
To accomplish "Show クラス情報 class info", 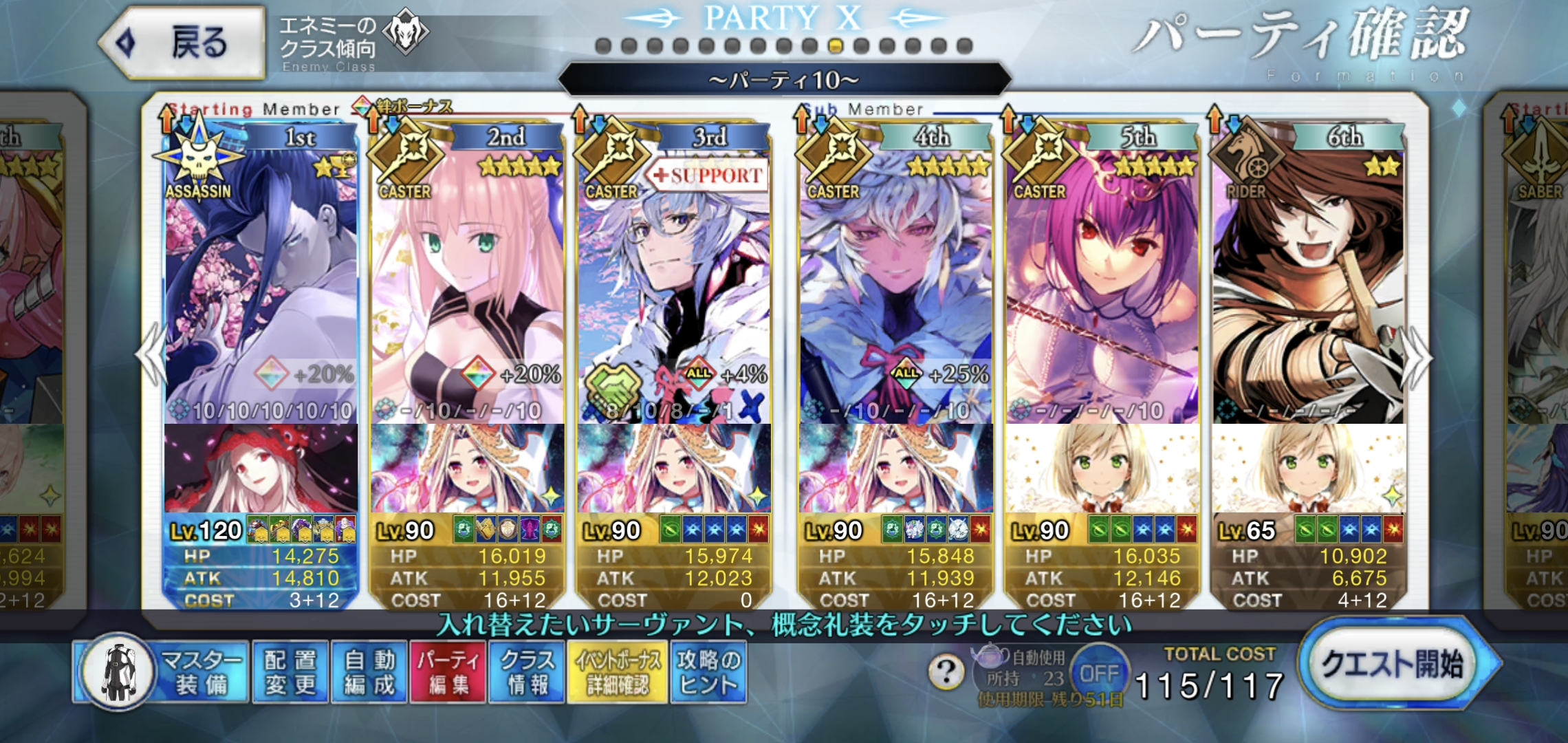I will (x=527, y=672).
